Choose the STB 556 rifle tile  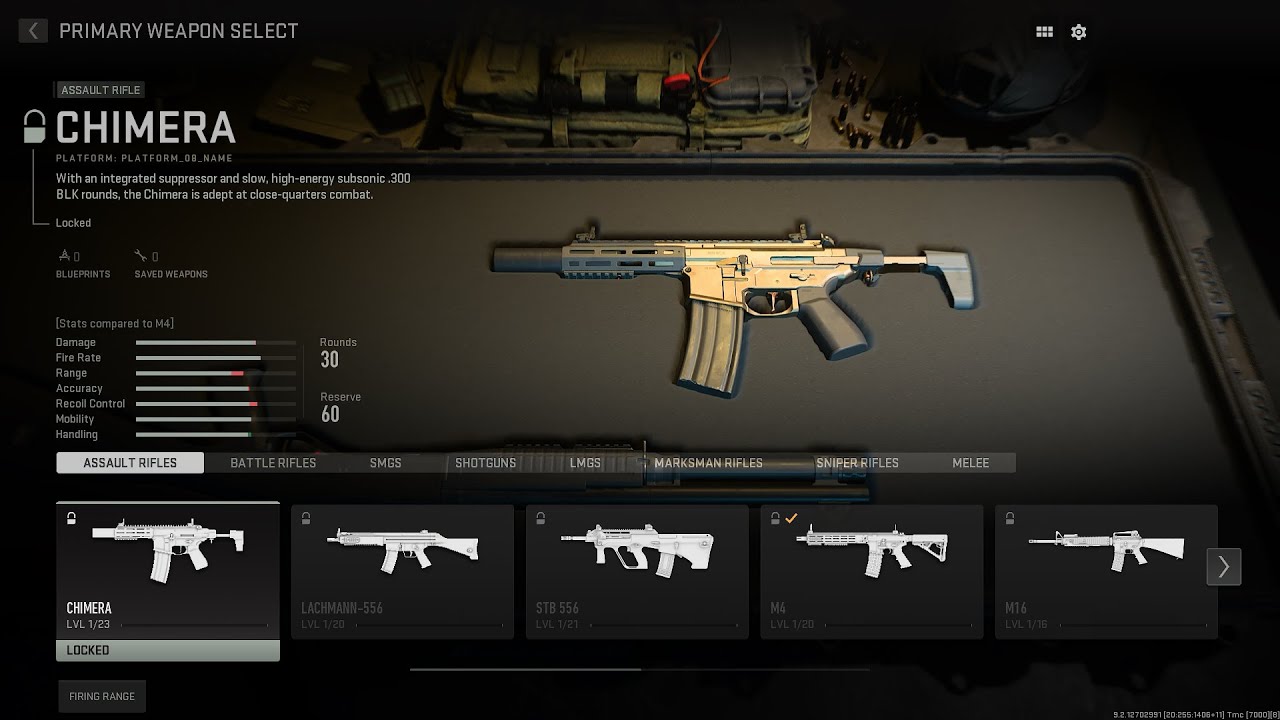tap(637, 571)
